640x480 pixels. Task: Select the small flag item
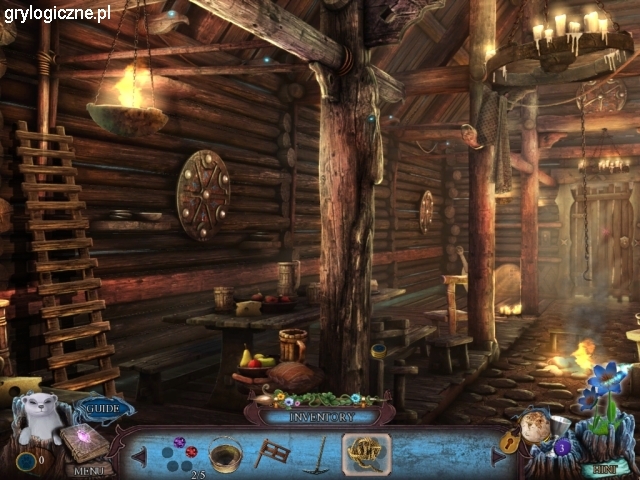(x=272, y=452)
